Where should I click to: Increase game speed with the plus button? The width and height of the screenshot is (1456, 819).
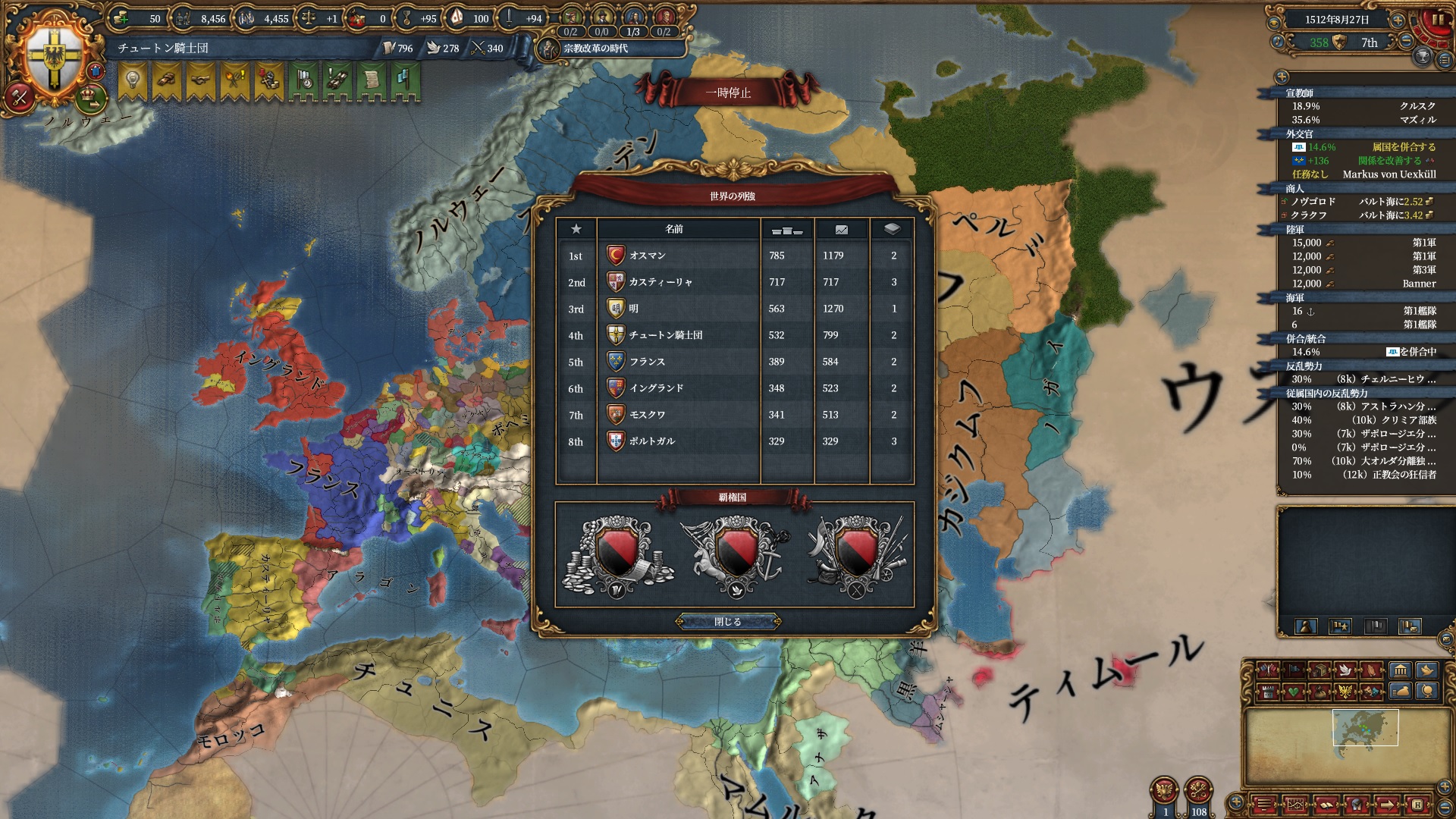click(1398, 20)
